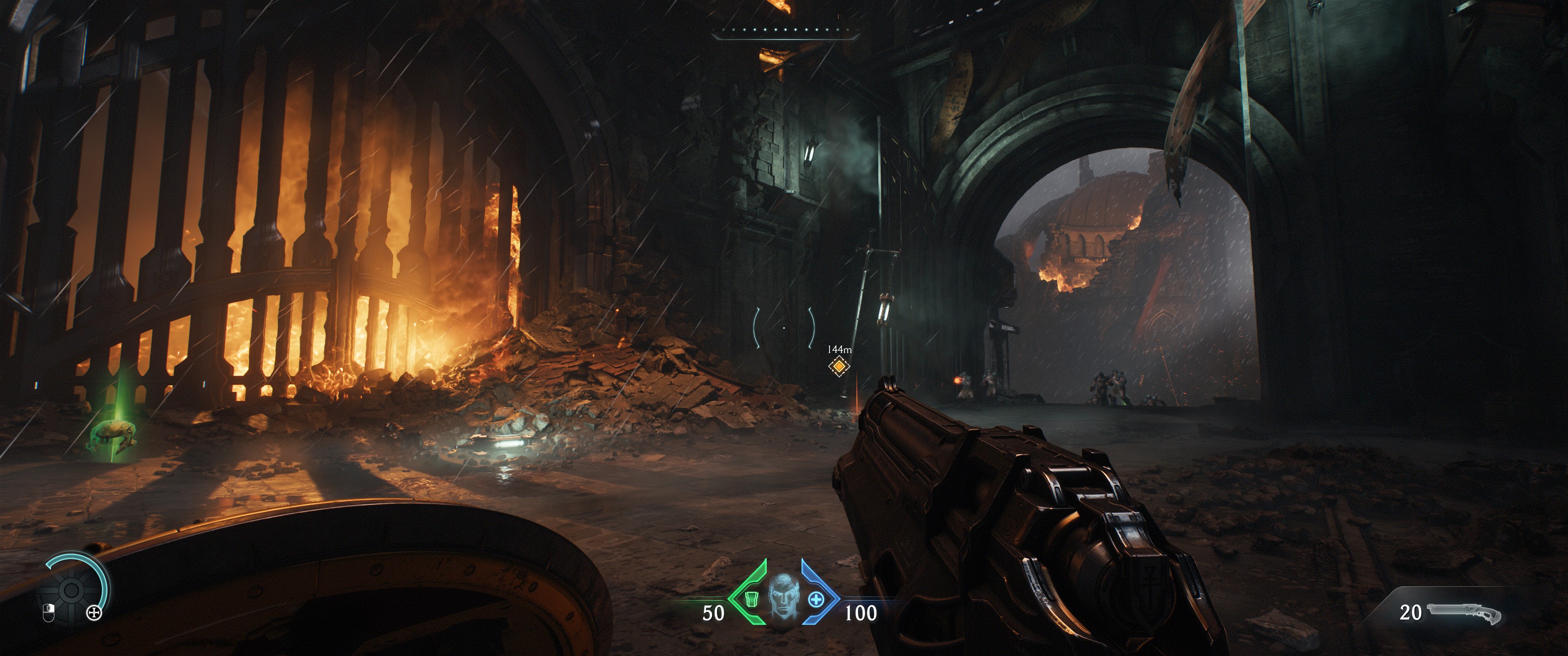The height and width of the screenshot is (656, 1568).
Task: Click the orange objective waypoint marker
Action: 839,366
